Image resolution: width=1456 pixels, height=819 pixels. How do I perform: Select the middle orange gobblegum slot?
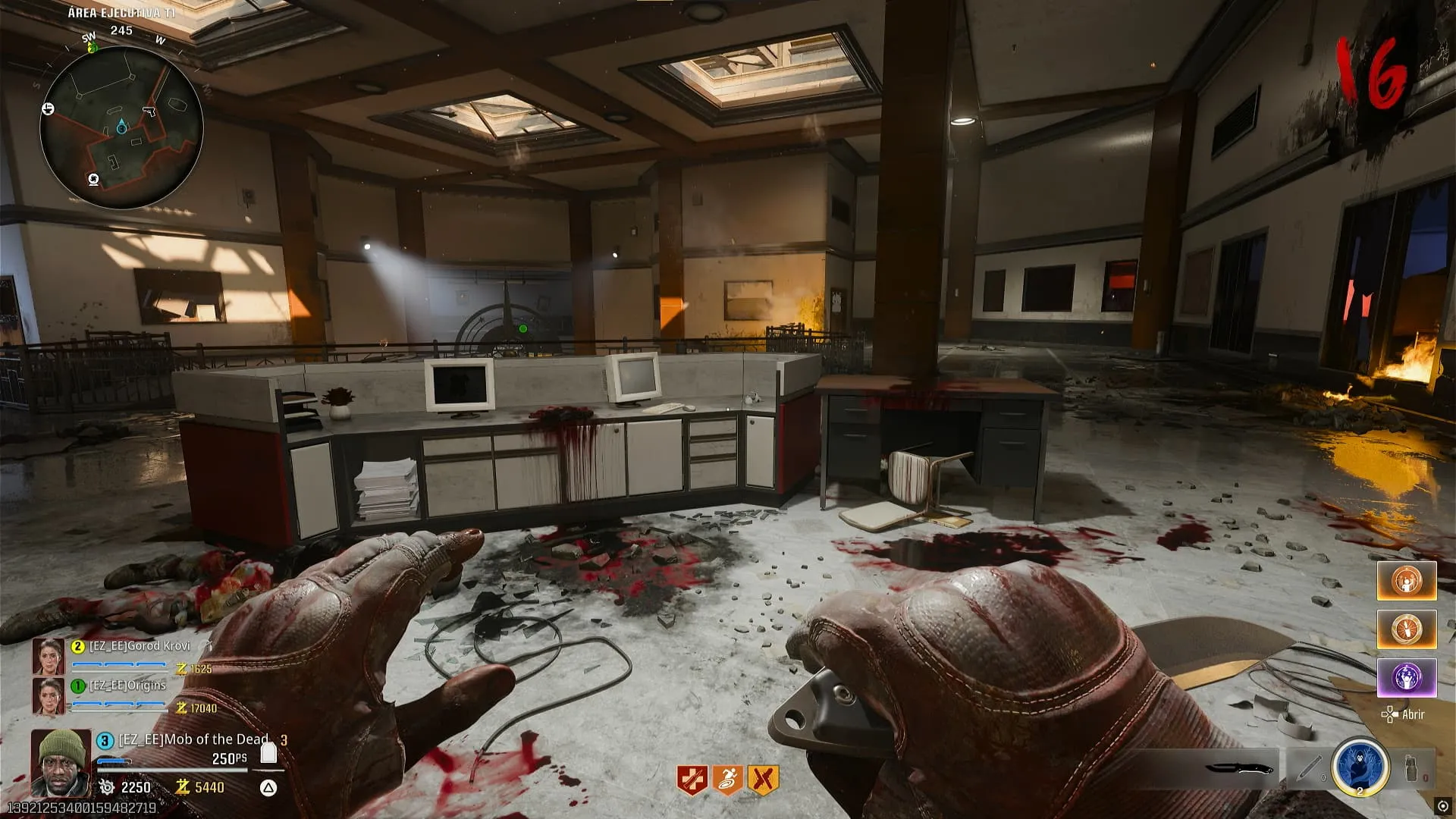pos(1407,629)
